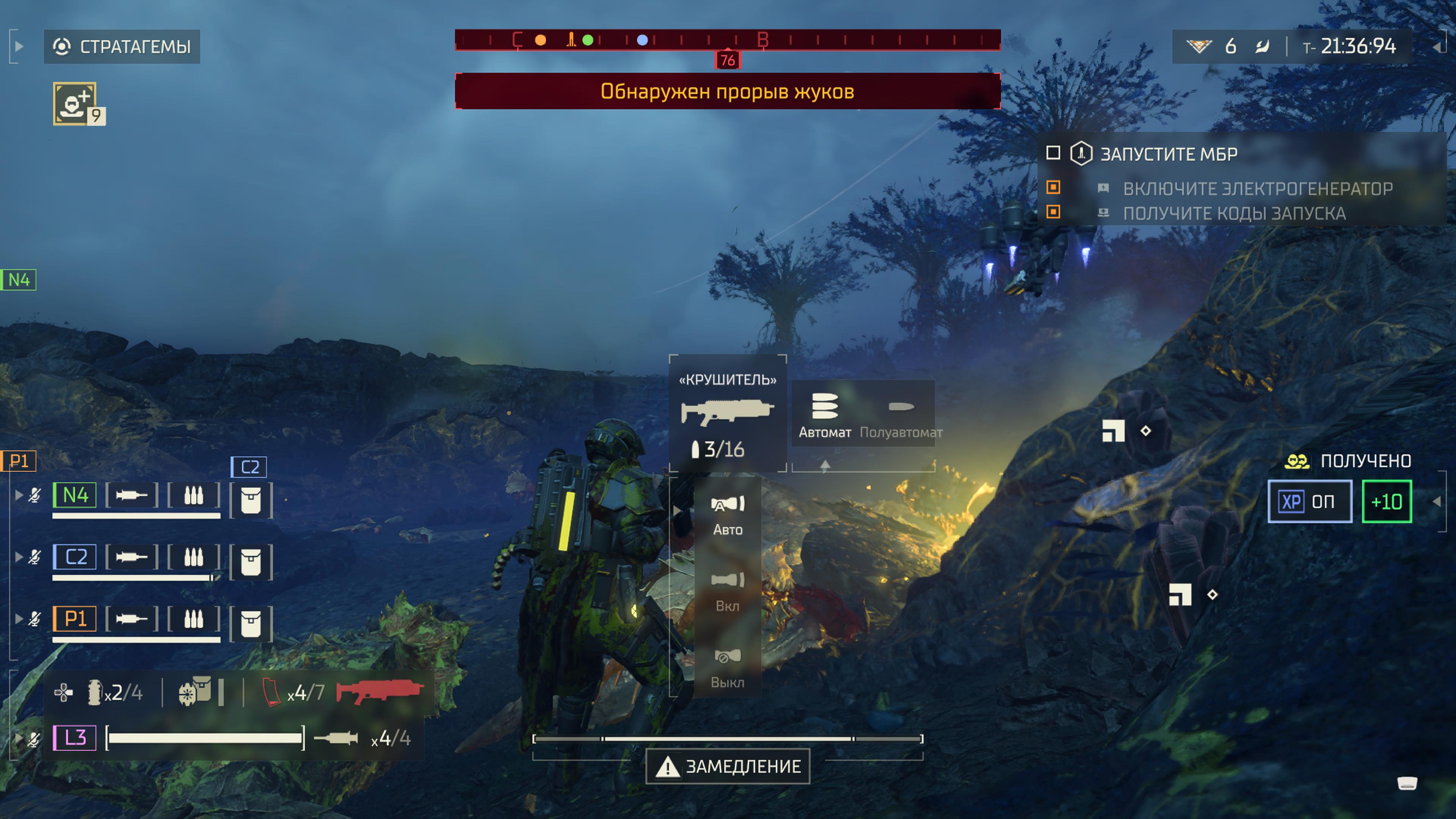1456x819 pixels.
Task: Expand the stratagems panel arrow
Action: tap(19, 46)
